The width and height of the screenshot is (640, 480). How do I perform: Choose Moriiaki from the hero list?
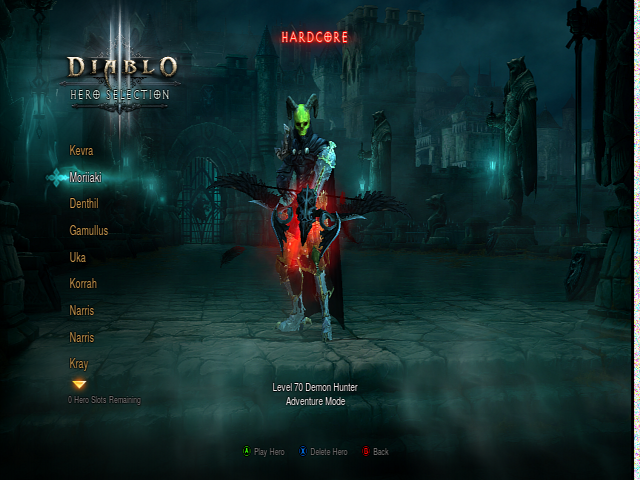click(86, 177)
